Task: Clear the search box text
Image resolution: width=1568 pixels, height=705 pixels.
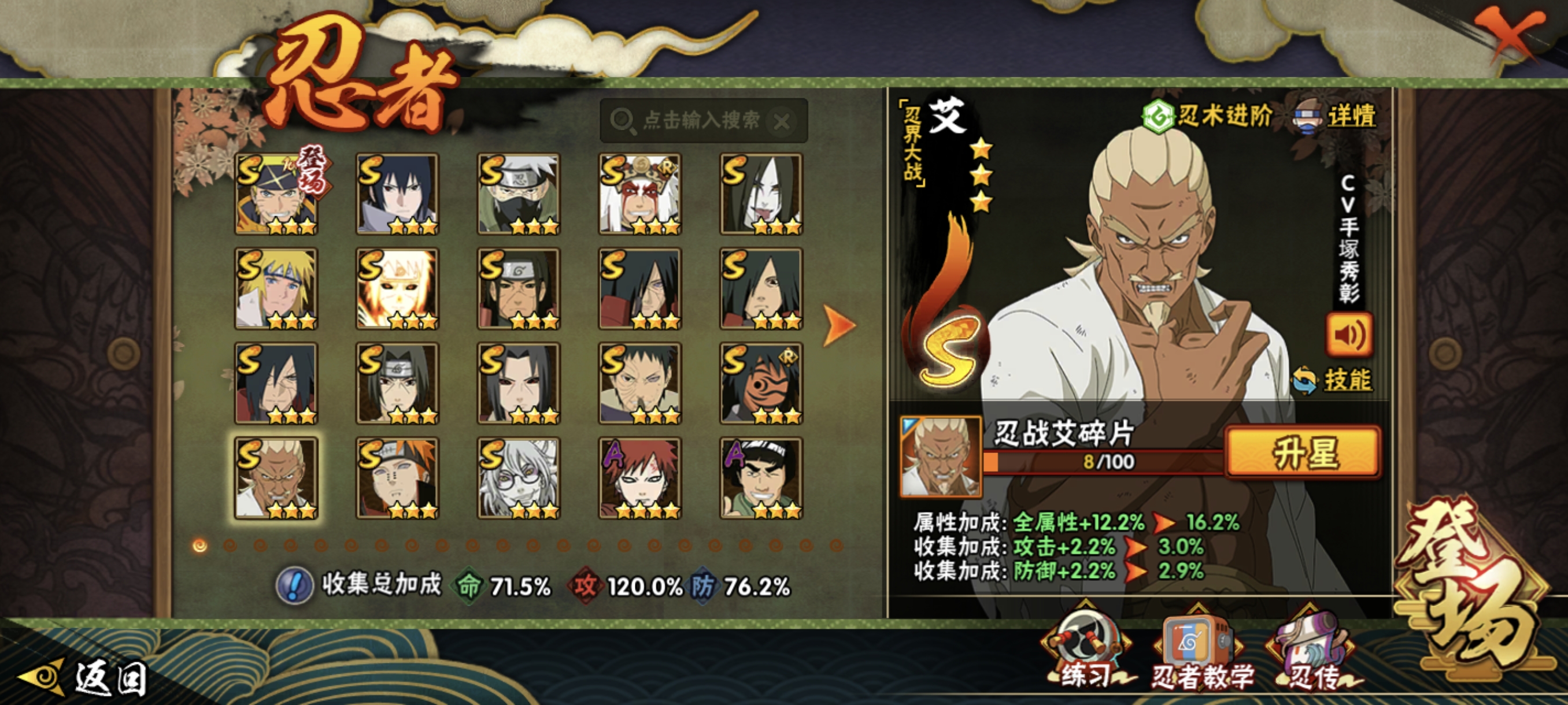Action: coord(782,122)
